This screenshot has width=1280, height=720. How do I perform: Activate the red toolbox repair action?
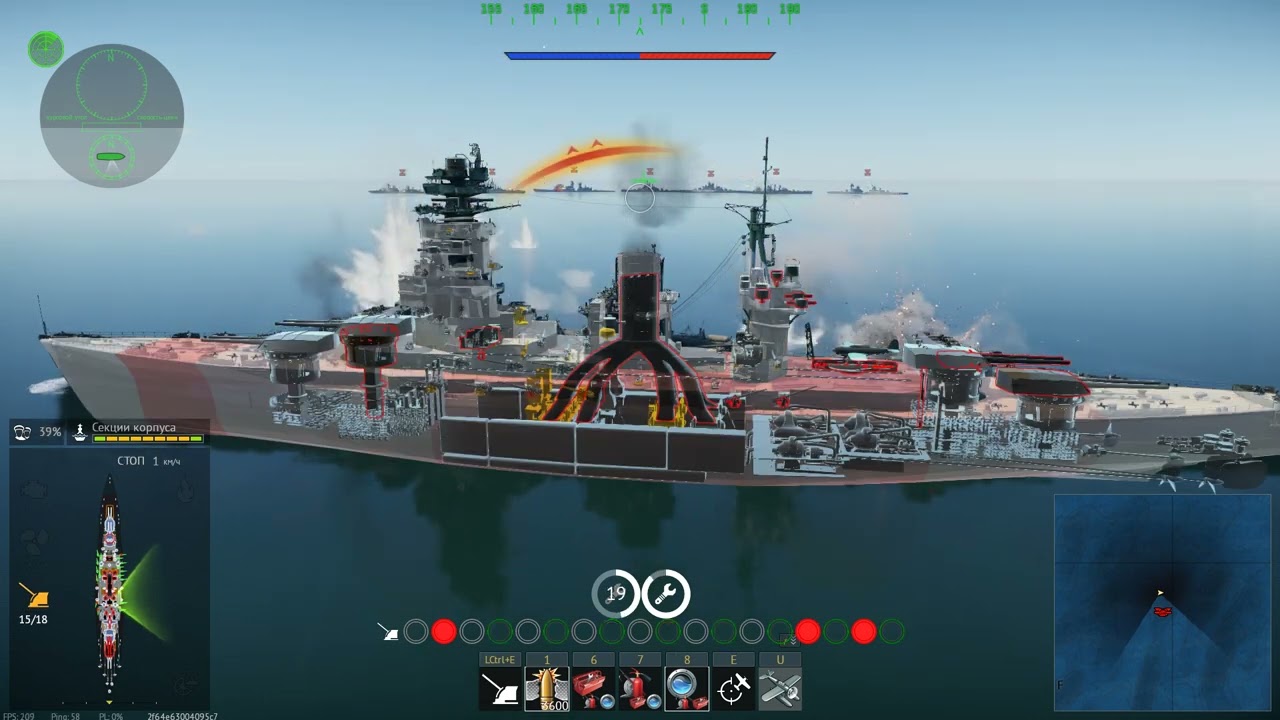pos(594,688)
